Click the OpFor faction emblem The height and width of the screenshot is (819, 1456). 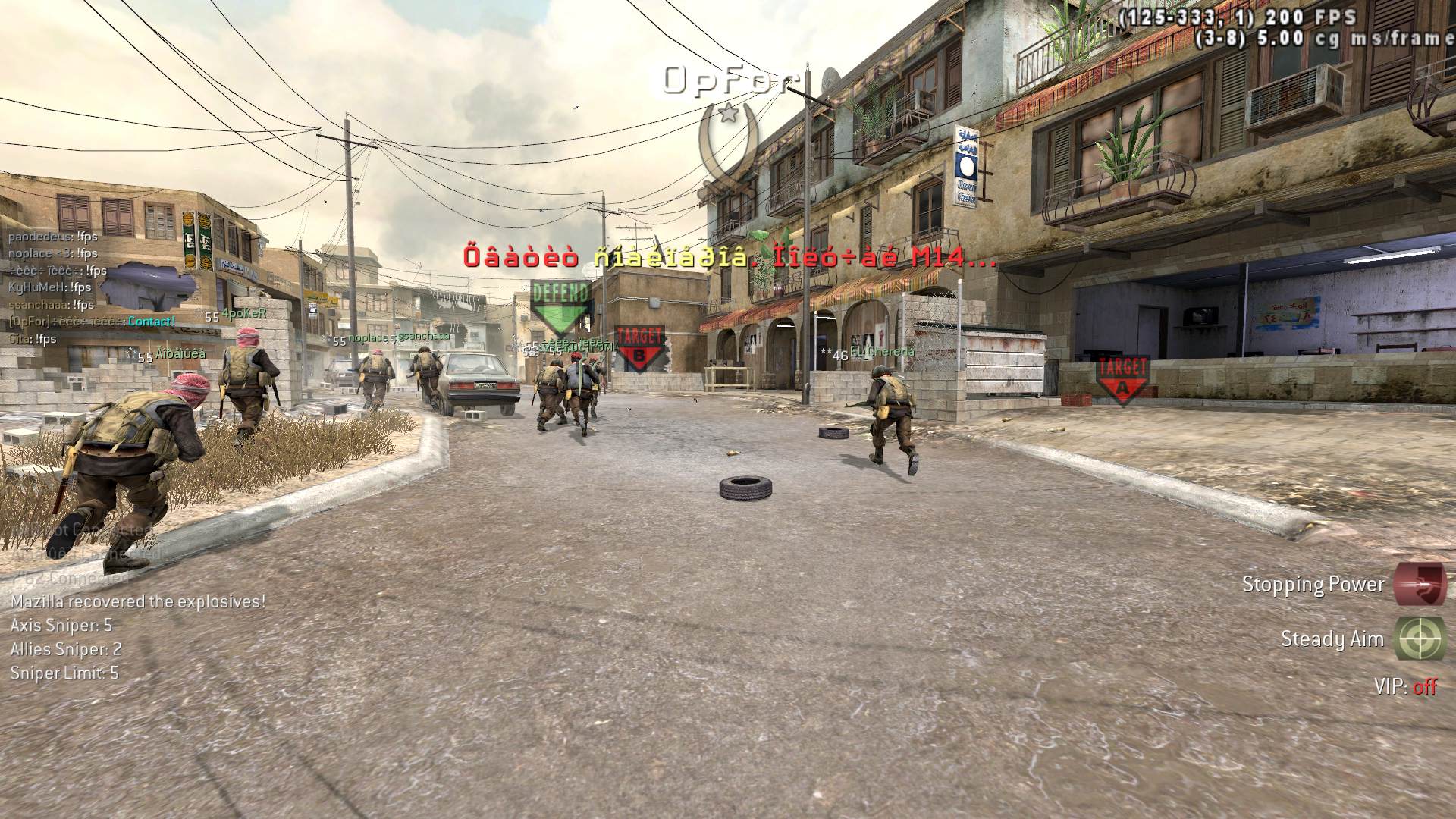coord(730,144)
